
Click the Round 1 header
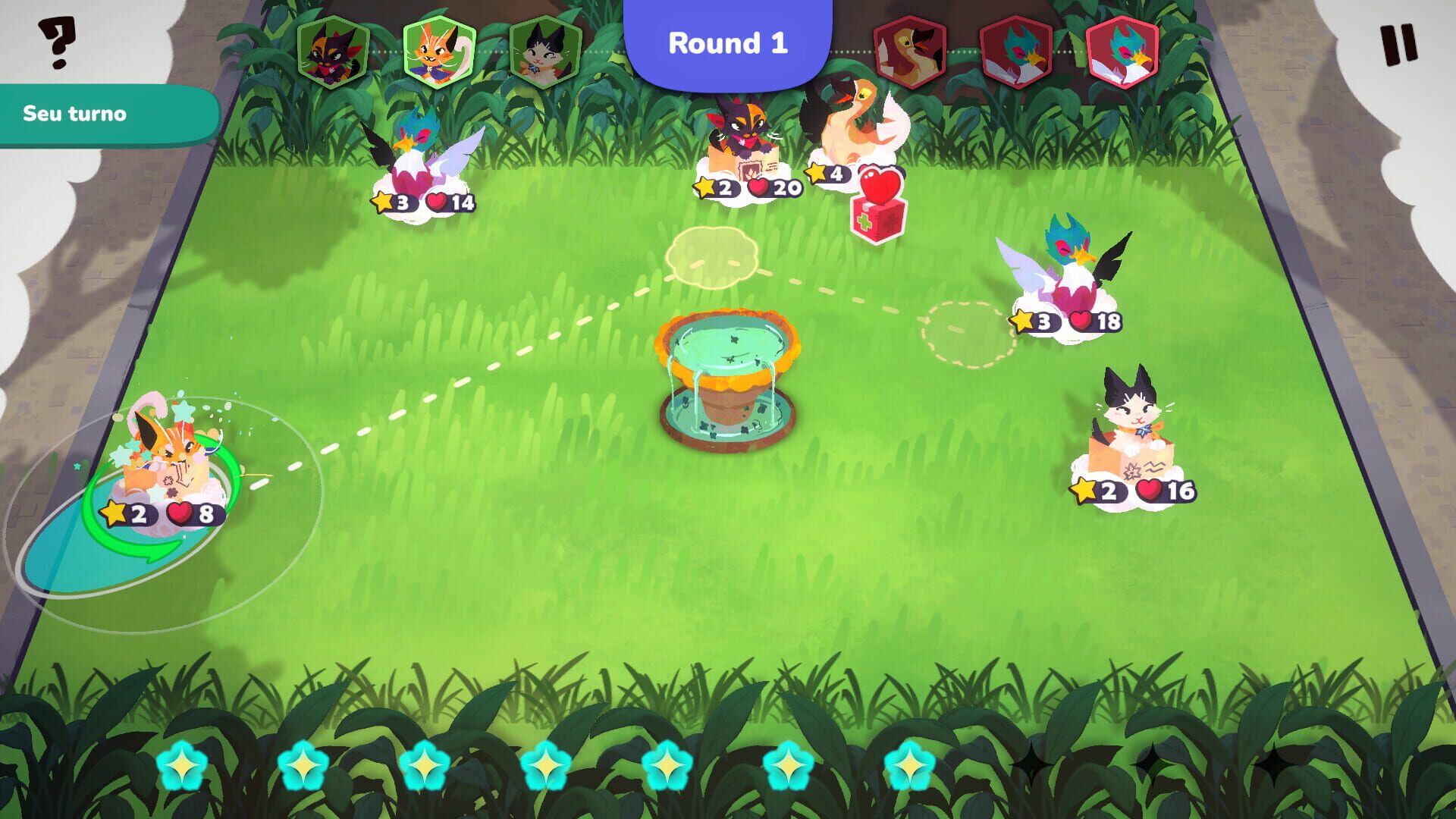pyautogui.click(x=728, y=44)
